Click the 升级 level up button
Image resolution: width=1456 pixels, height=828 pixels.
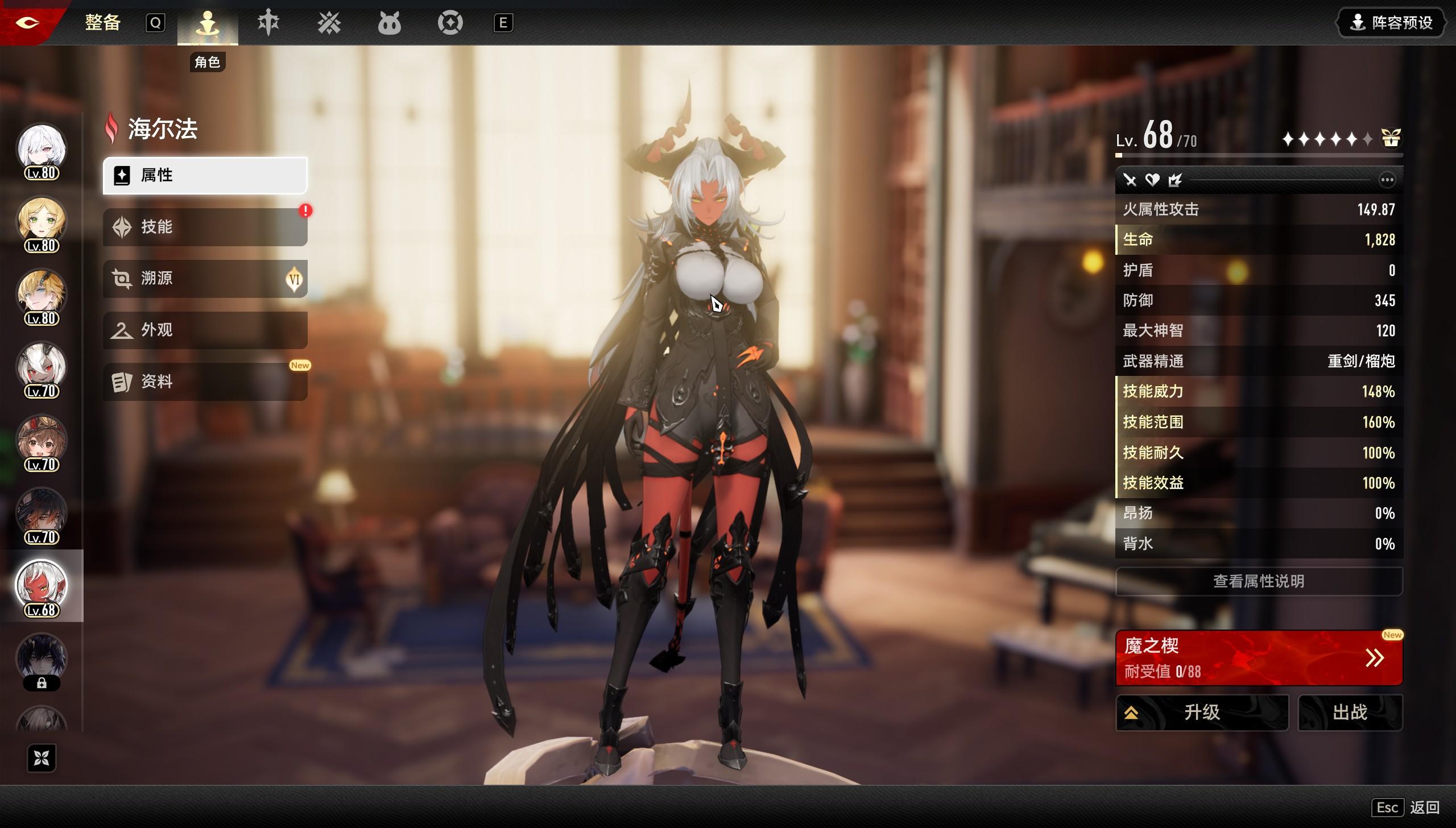pos(1202,712)
